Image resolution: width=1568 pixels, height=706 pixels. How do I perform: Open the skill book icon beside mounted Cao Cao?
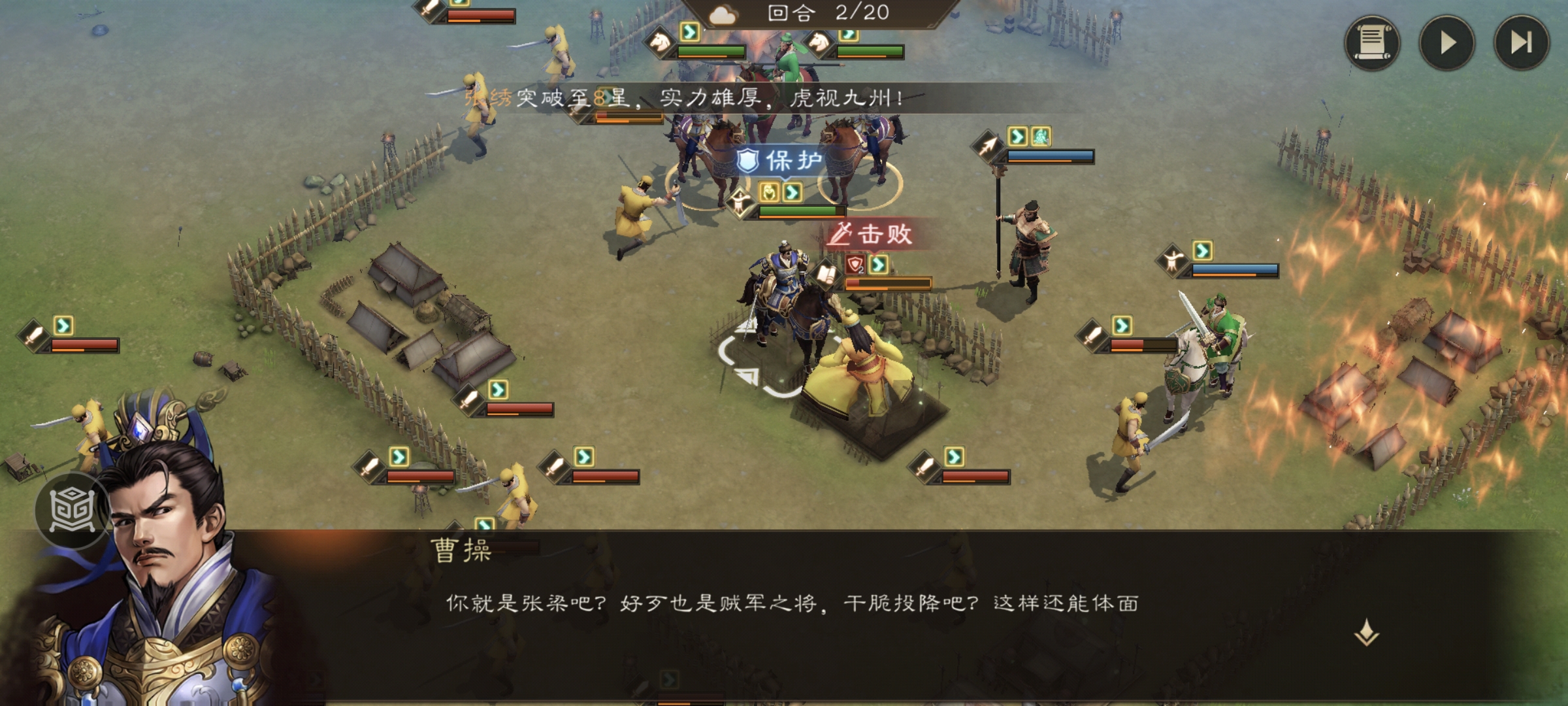pyautogui.click(x=826, y=275)
